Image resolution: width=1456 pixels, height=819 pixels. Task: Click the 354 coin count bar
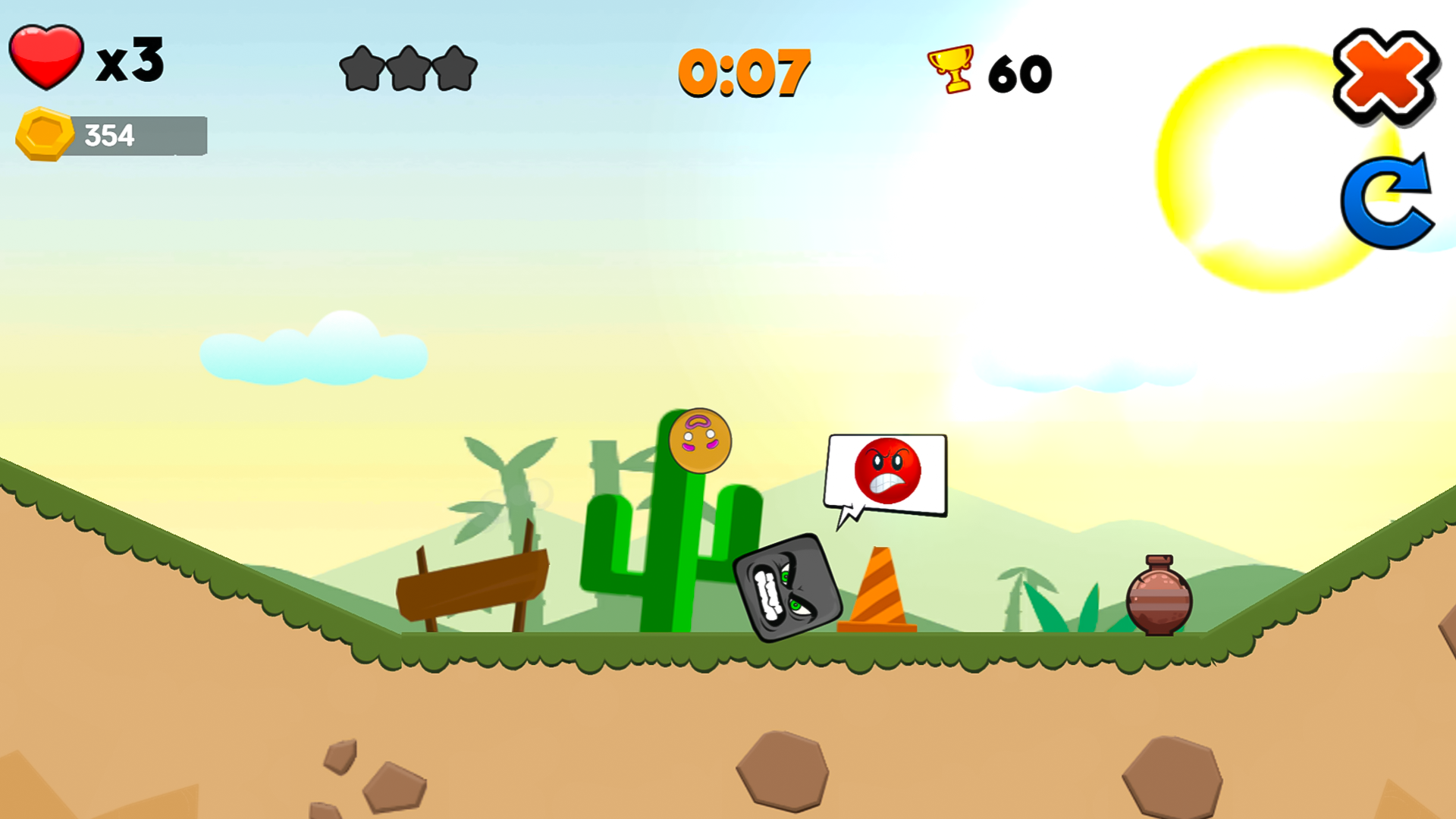tap(110, 135)
